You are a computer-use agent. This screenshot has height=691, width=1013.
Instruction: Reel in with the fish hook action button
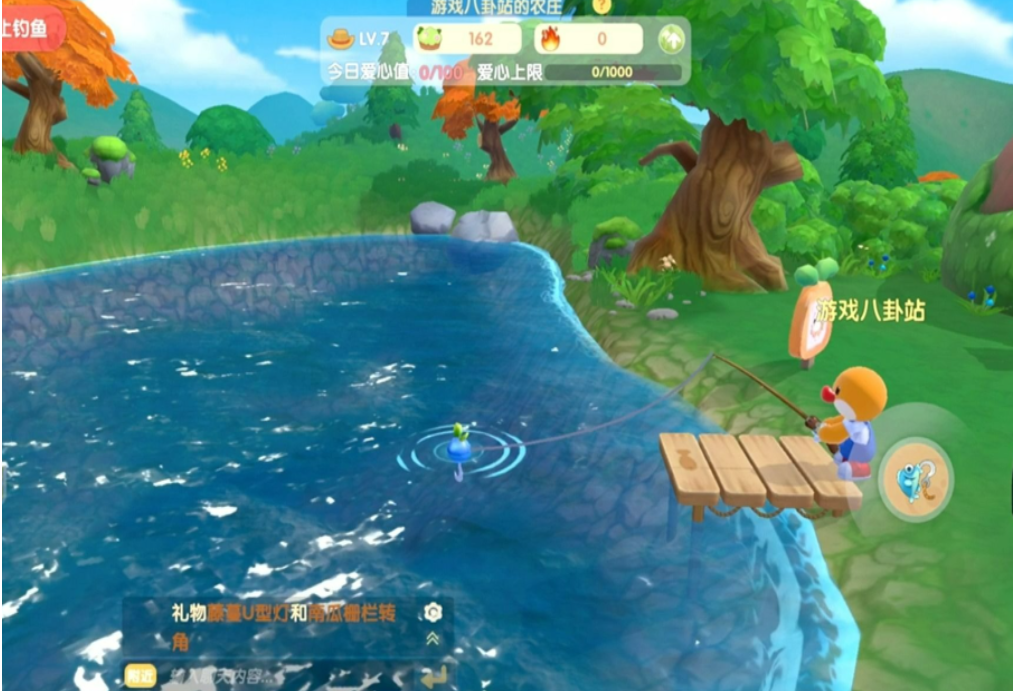915,478
